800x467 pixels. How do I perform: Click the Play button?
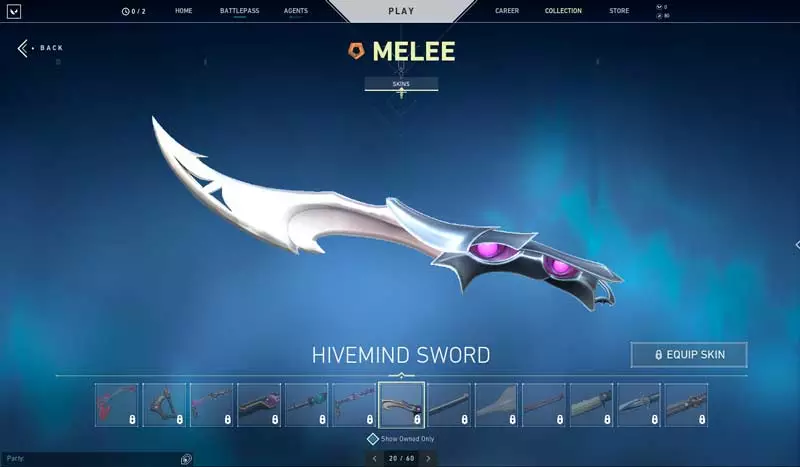[x=400, y=11]
